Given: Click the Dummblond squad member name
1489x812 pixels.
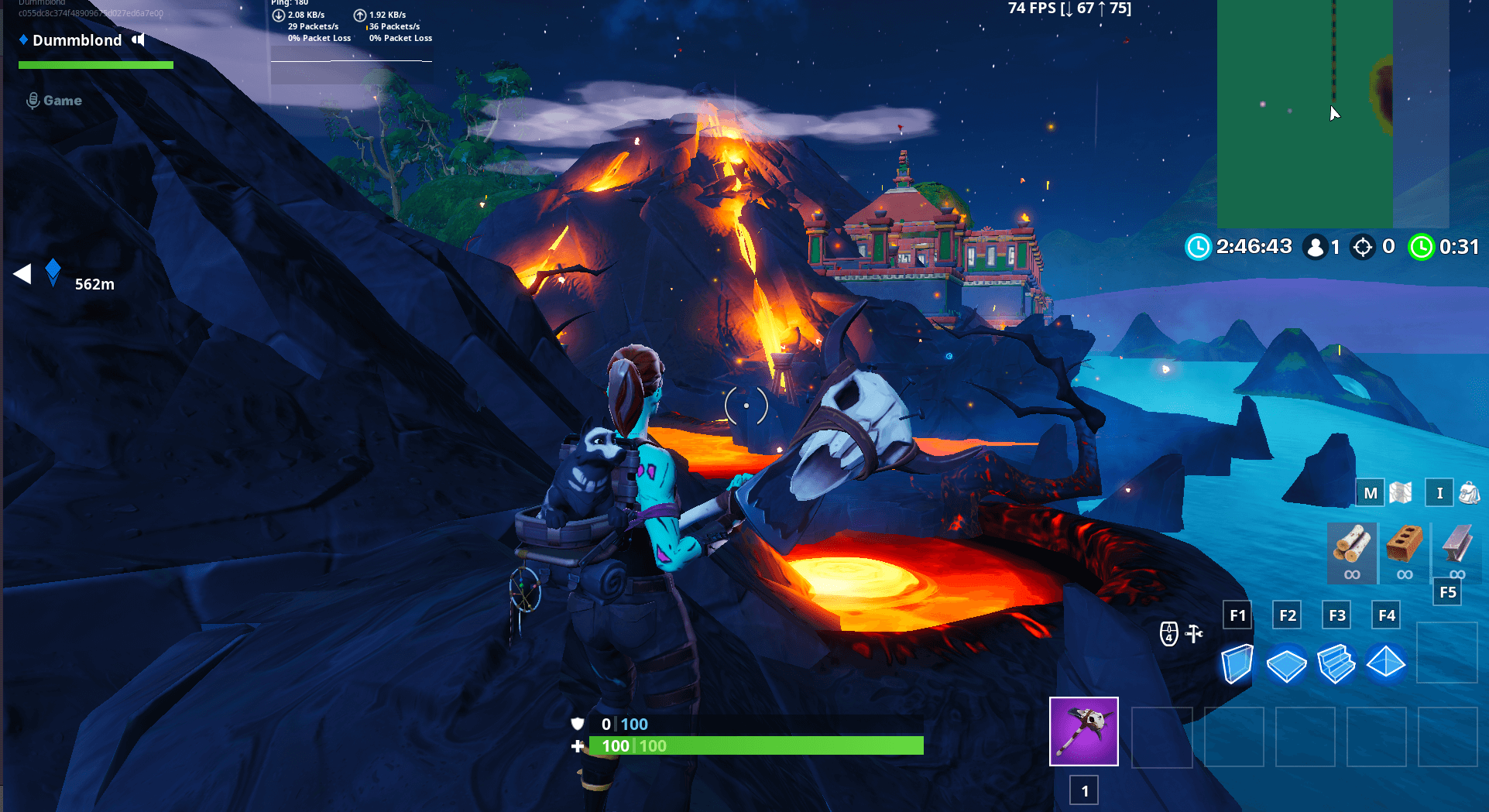Looking at the screenshot, I should [x=77, y=40].
